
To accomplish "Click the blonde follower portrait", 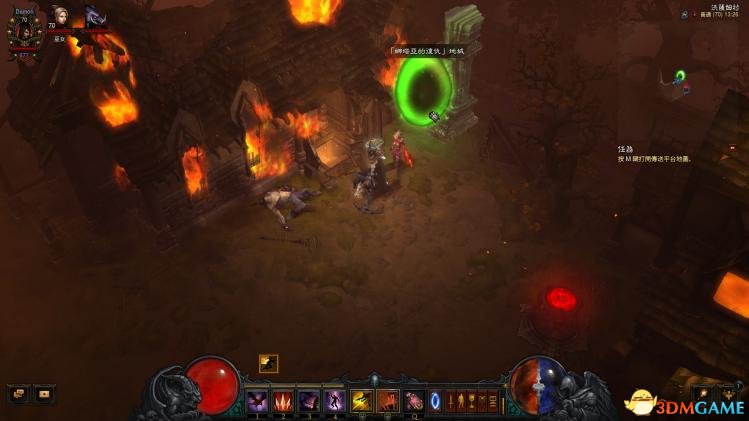I will coord(61,19).
